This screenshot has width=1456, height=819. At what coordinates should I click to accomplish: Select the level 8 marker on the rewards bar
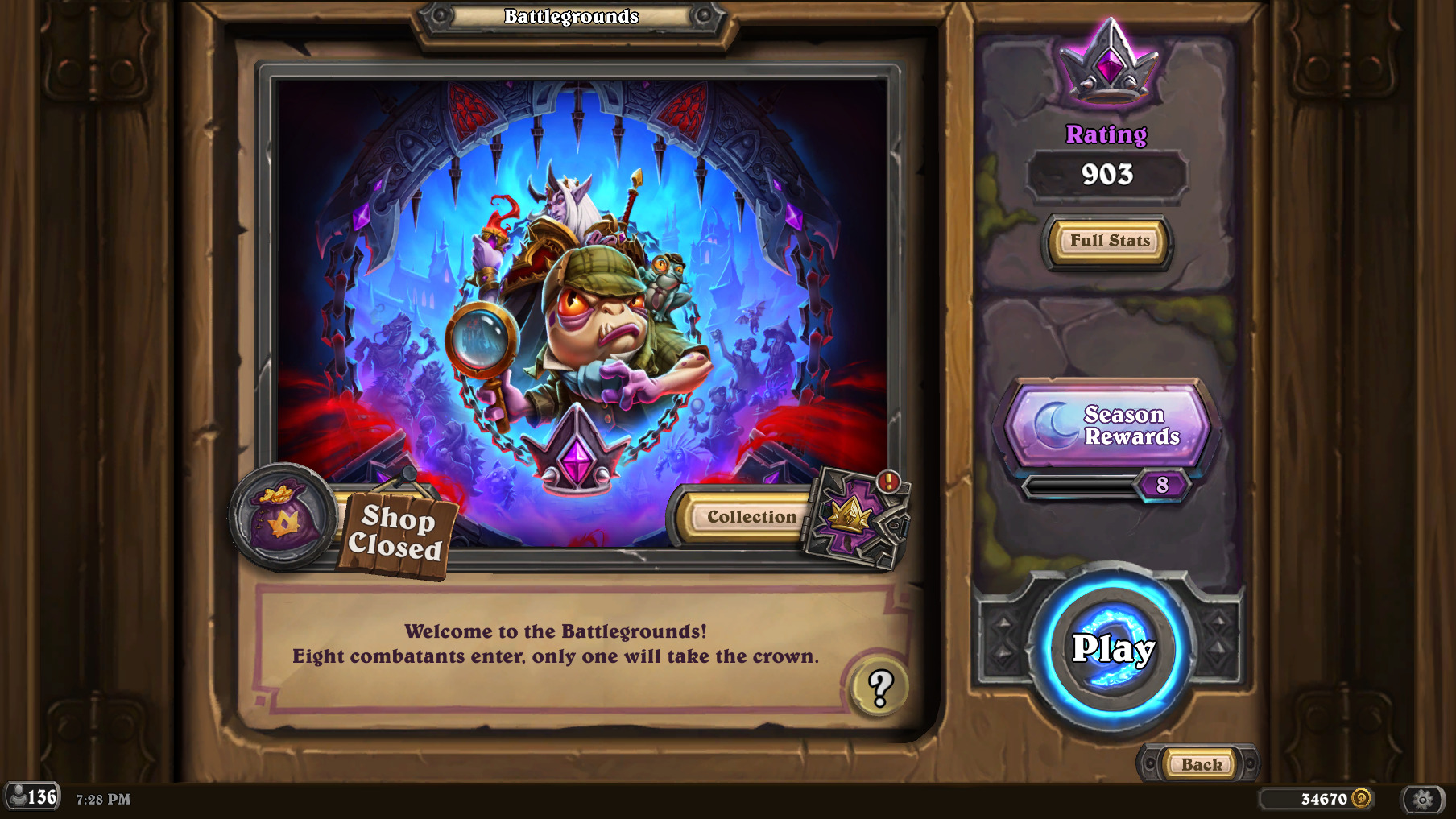pos(1162,485)
